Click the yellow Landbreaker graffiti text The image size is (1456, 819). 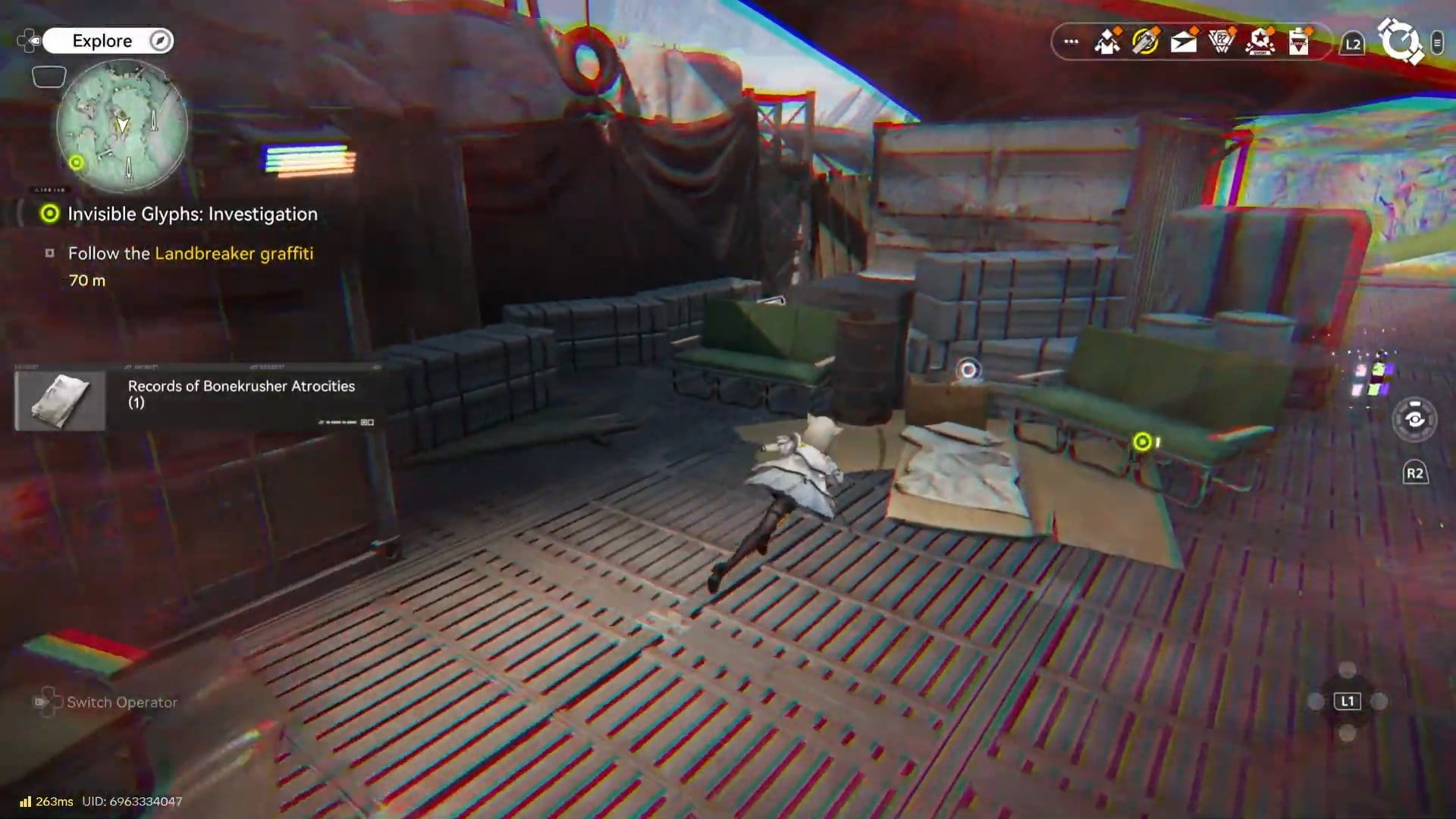click(x=234, y=254)
